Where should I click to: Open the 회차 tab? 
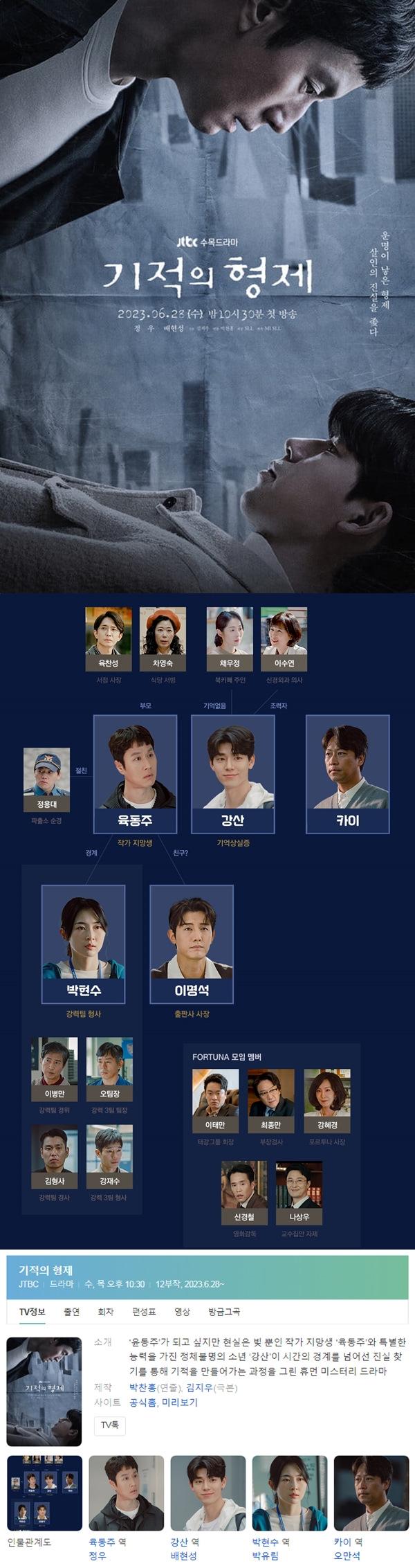[106, 1312]
